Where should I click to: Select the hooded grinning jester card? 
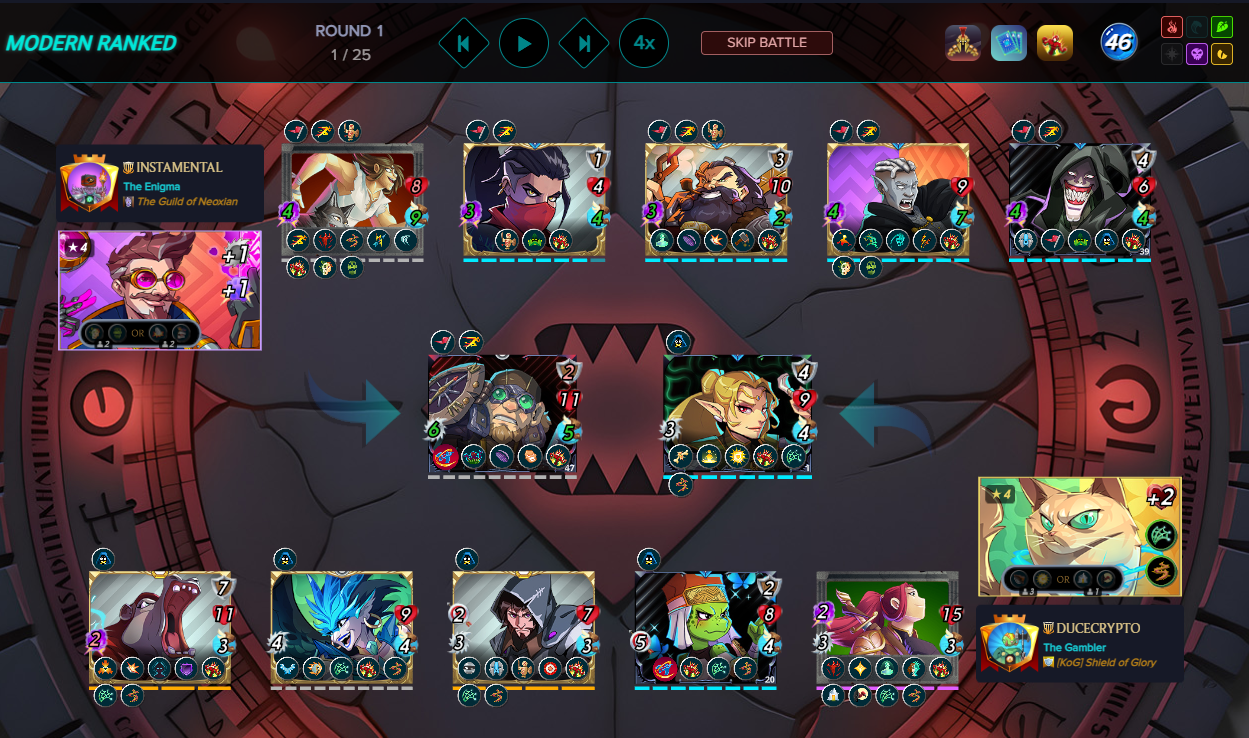(1081, 200)
